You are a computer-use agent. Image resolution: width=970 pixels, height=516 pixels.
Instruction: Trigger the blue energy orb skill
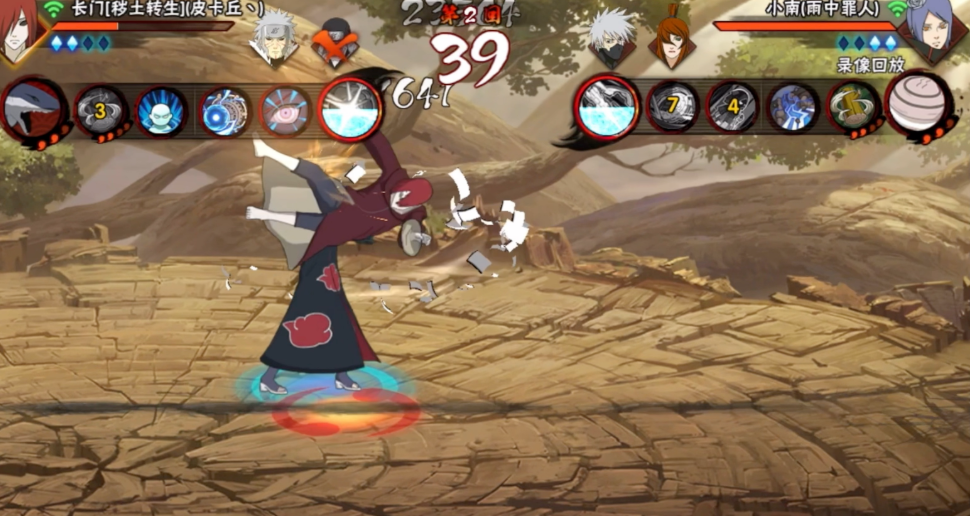click(224, 110)
